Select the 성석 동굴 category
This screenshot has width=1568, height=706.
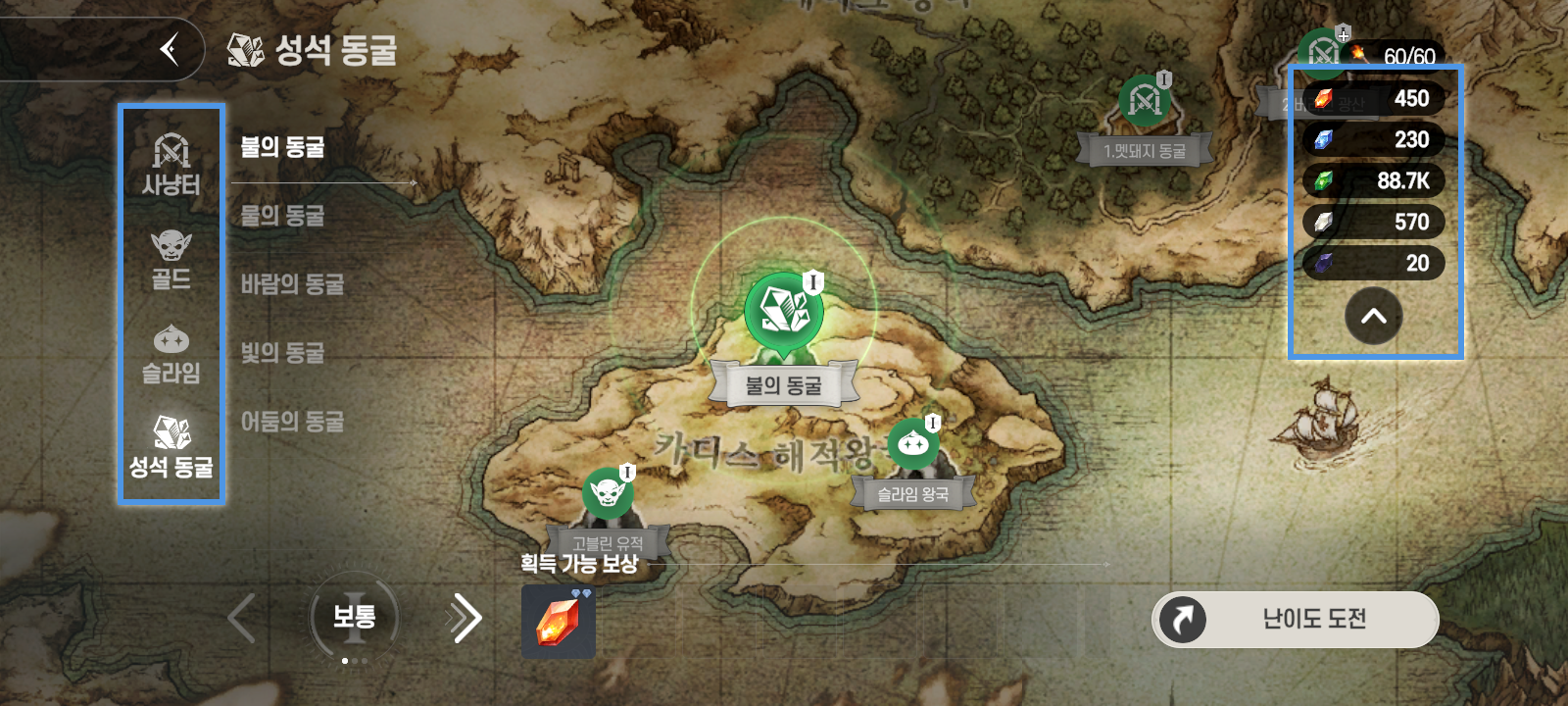[171, 447]
